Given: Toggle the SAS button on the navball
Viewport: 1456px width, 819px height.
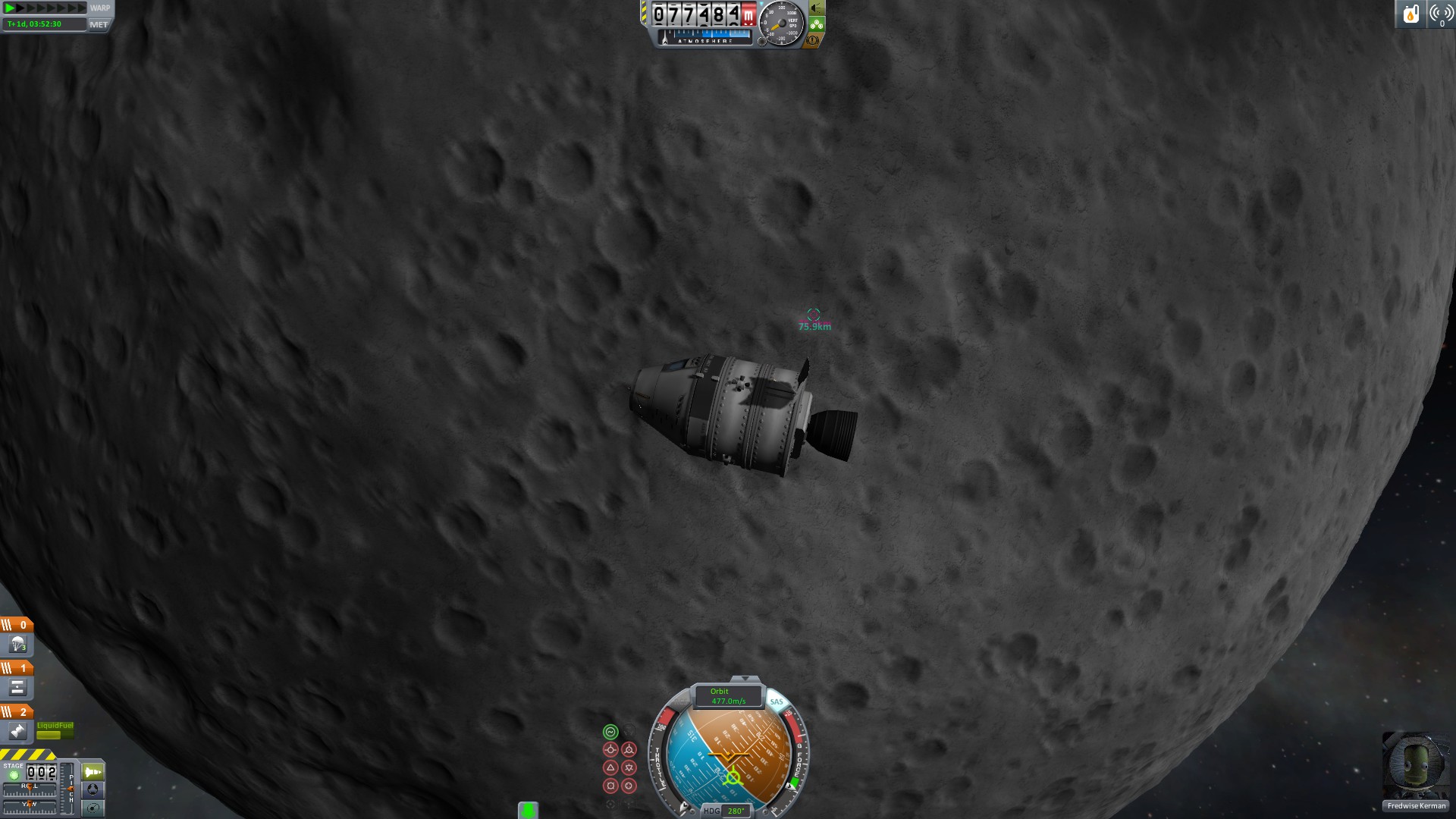Looking at the screenshot, I should point(777,701).
